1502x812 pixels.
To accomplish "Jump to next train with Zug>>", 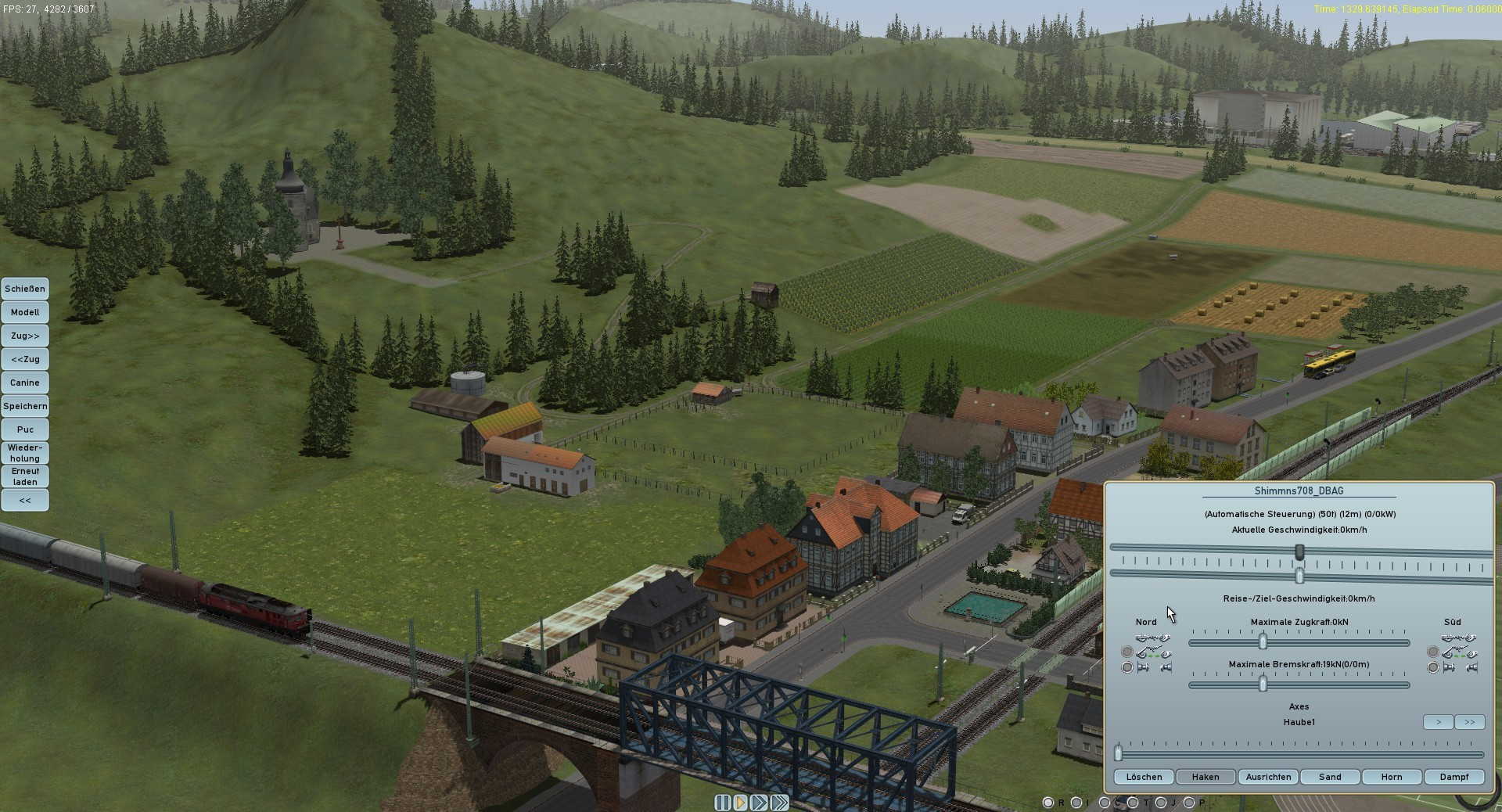I will [x=25, y=336].
